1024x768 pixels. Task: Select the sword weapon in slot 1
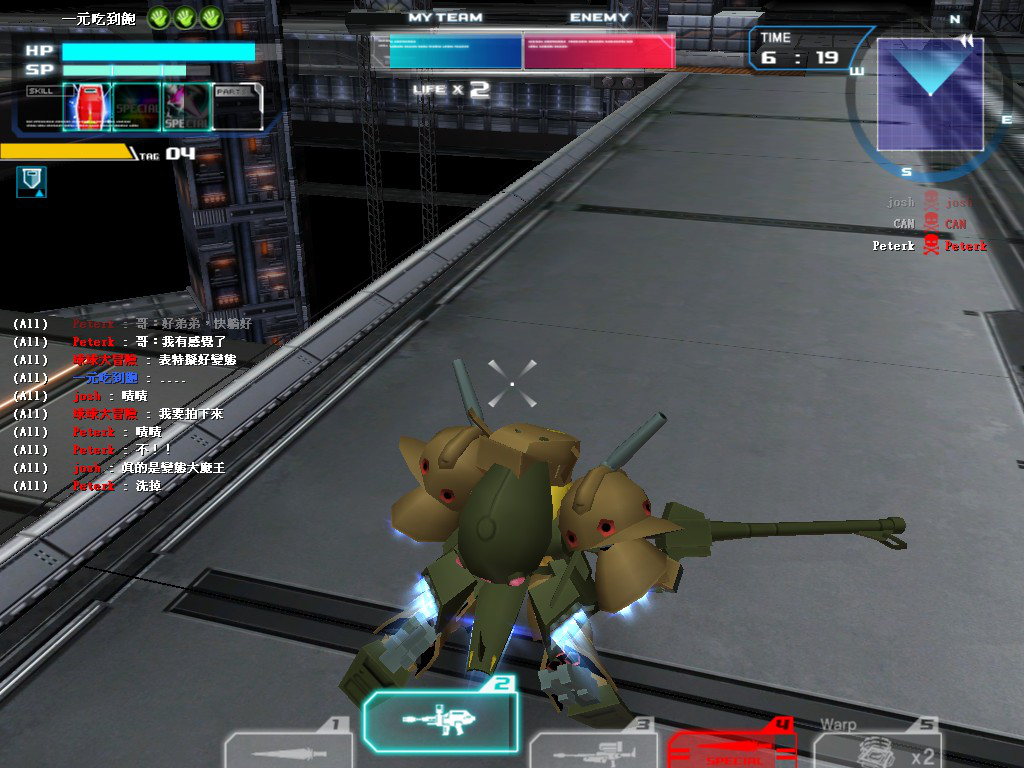[x=288, y=749]
